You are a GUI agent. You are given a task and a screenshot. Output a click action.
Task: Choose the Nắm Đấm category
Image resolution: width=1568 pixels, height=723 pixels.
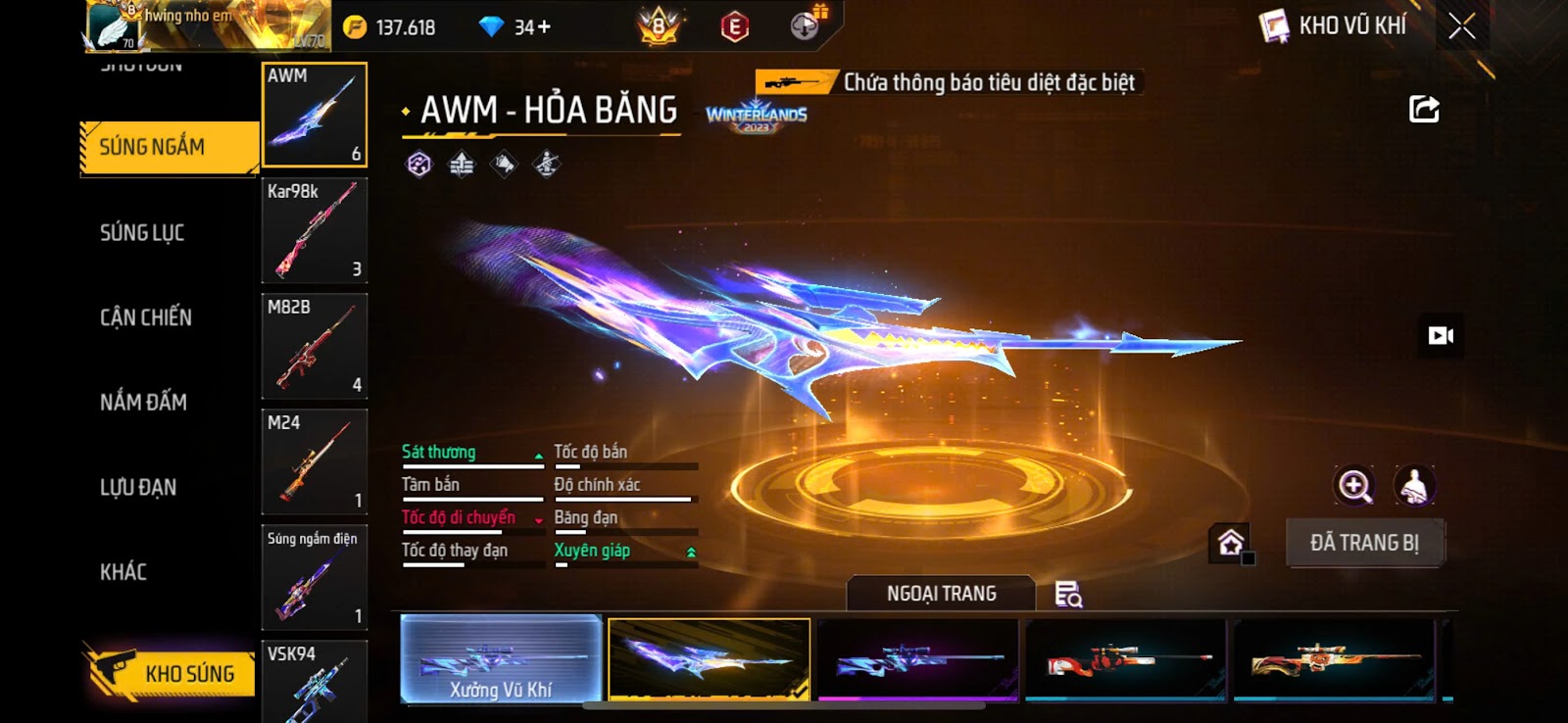point(143,402)
